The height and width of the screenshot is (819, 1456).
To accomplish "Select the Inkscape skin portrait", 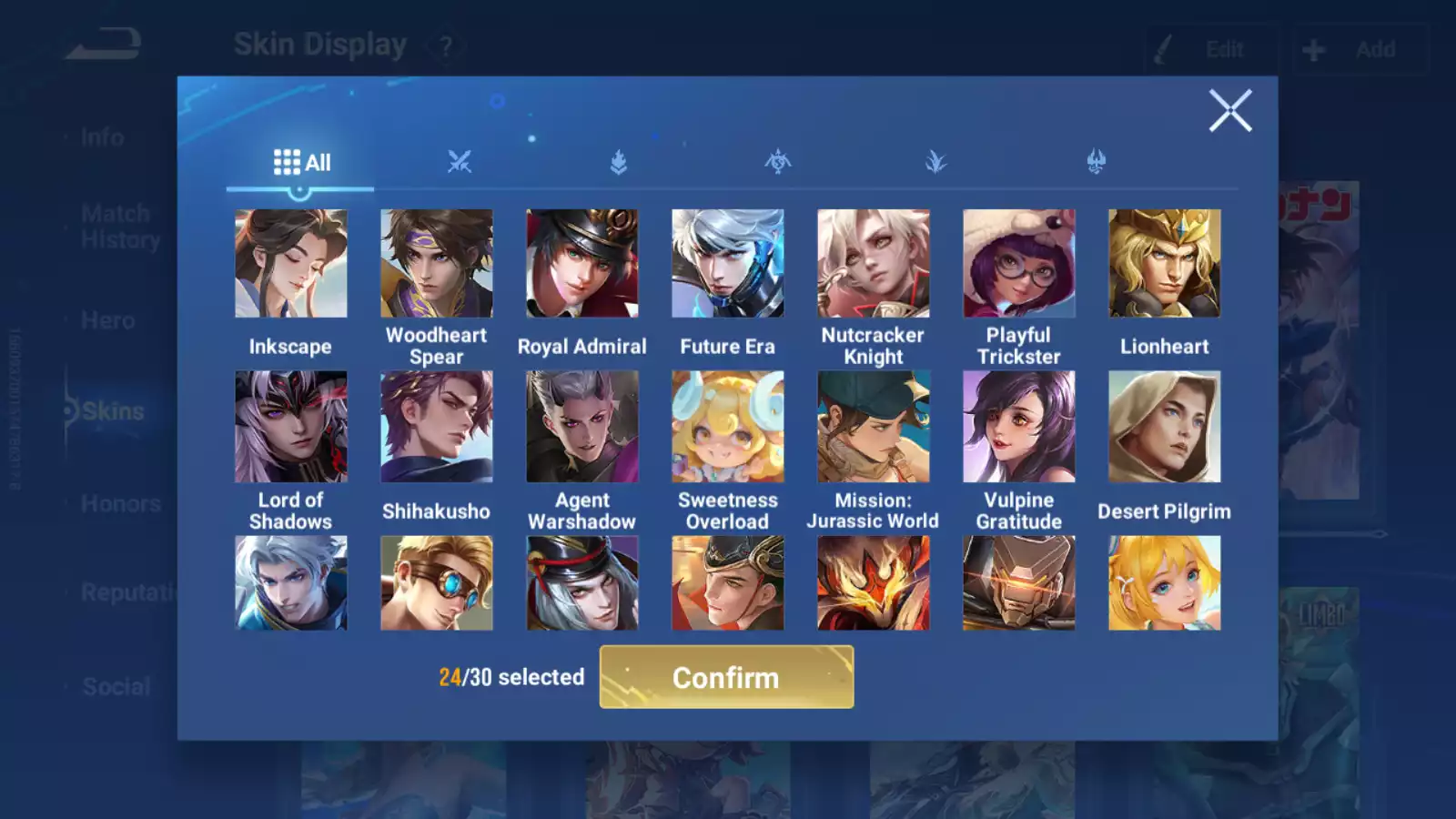I will 291,264.
